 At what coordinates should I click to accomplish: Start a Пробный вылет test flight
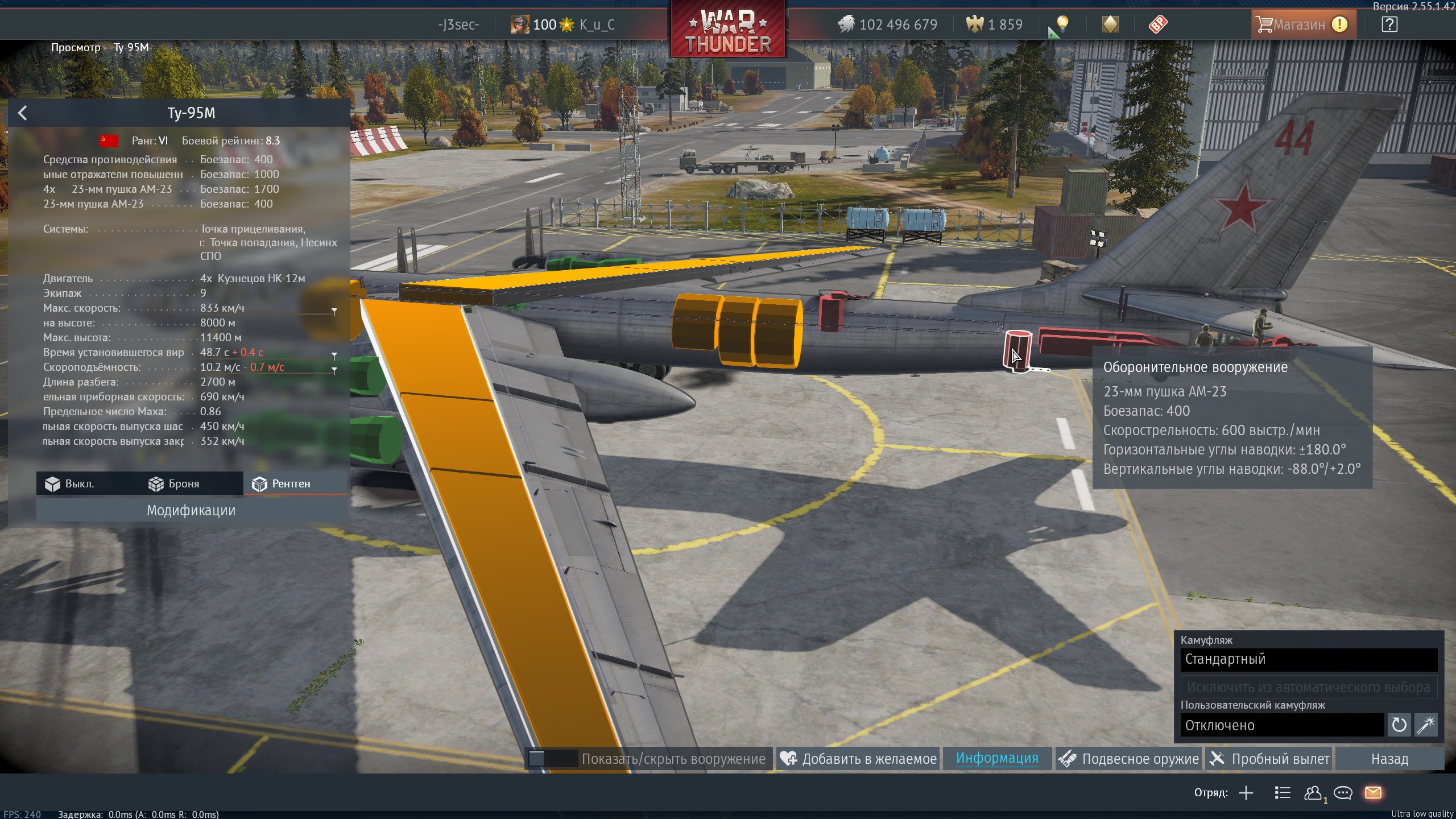click(x=1269, y=759)
